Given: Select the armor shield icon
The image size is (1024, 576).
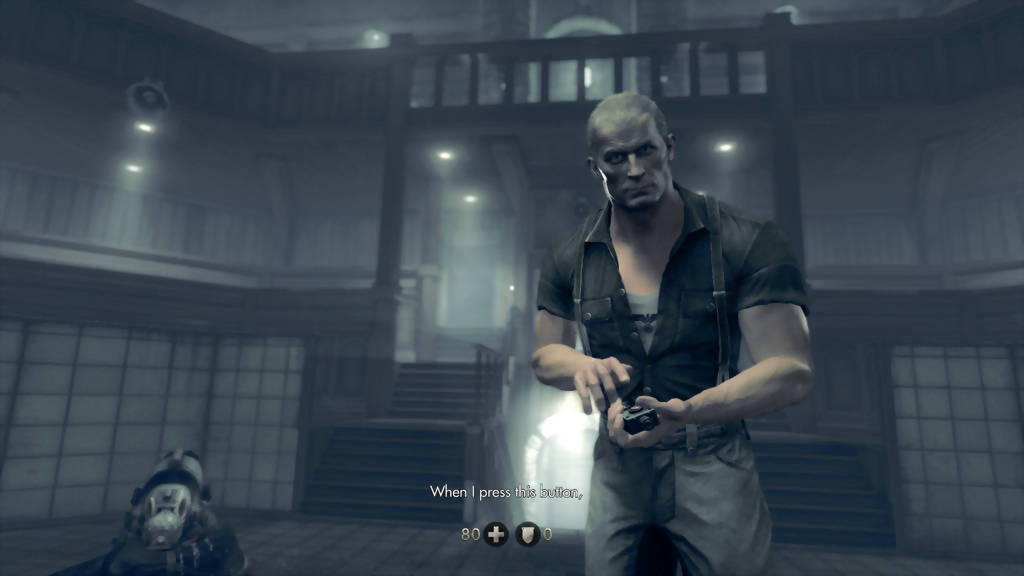Looking at the screenshot, I should pyautogui.click(x=527, y=534).
